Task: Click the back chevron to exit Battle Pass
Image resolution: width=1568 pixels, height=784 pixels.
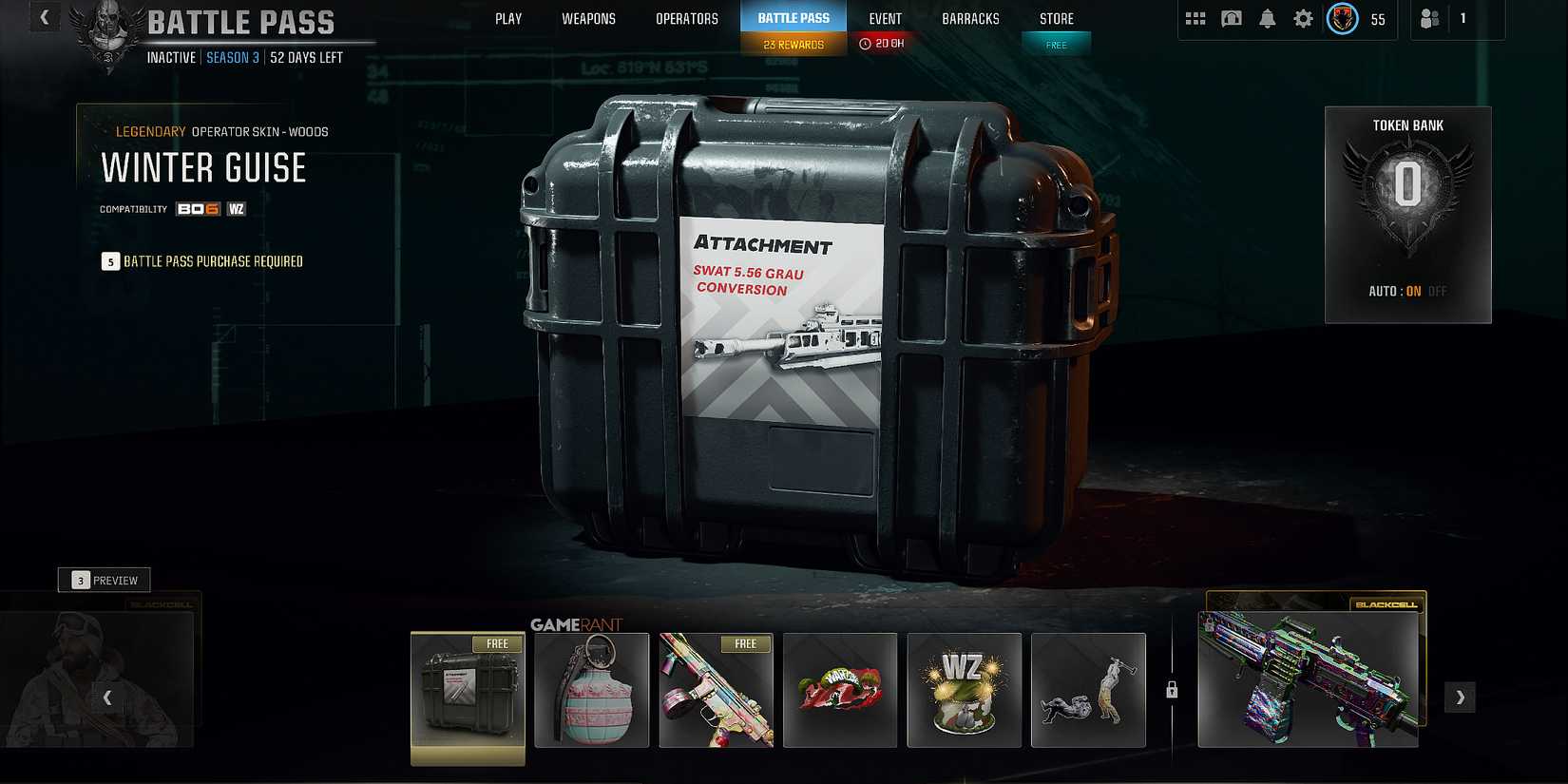Action: click(x=44, y=16)
